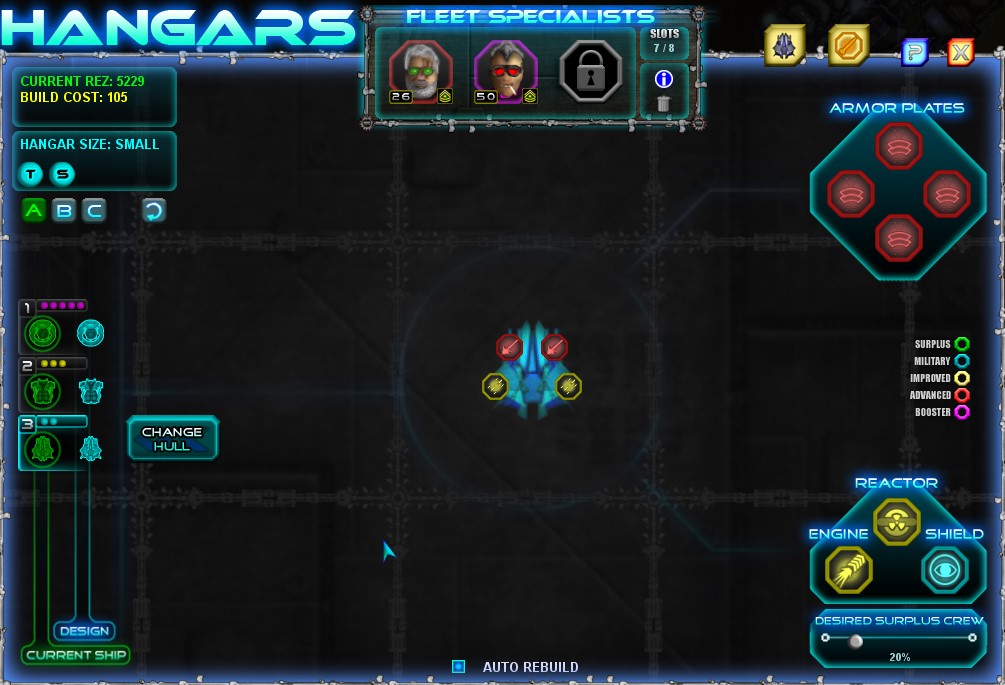The image size is (1005, 685).
Task: Choose the green-glasses specialist portrait
Action: pos(421,72)
